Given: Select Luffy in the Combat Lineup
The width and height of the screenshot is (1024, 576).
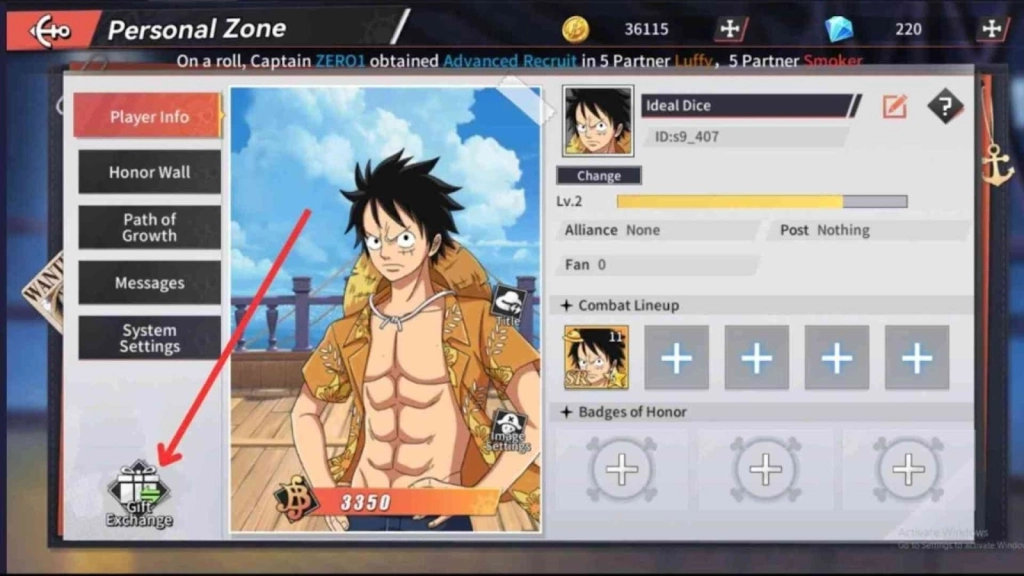Looking at the screenshot, I should tap(596, 357).
